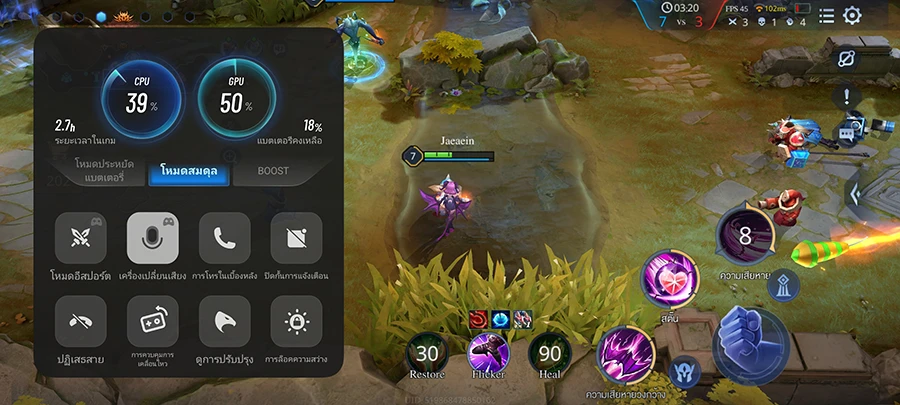Toggle esports mode with crossed swords icon

[x=81, y=238]
